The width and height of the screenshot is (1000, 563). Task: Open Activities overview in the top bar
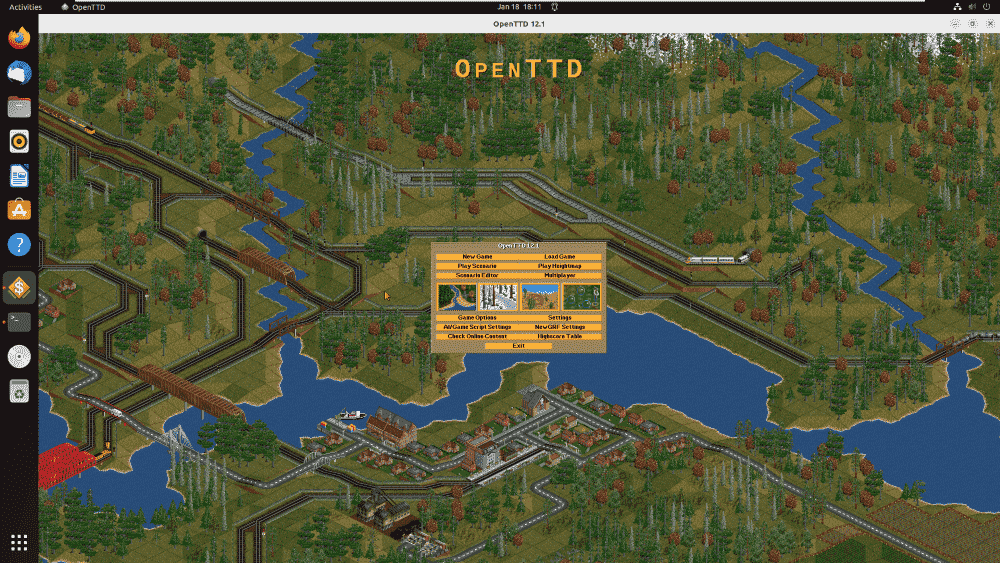tap(26, 7)
